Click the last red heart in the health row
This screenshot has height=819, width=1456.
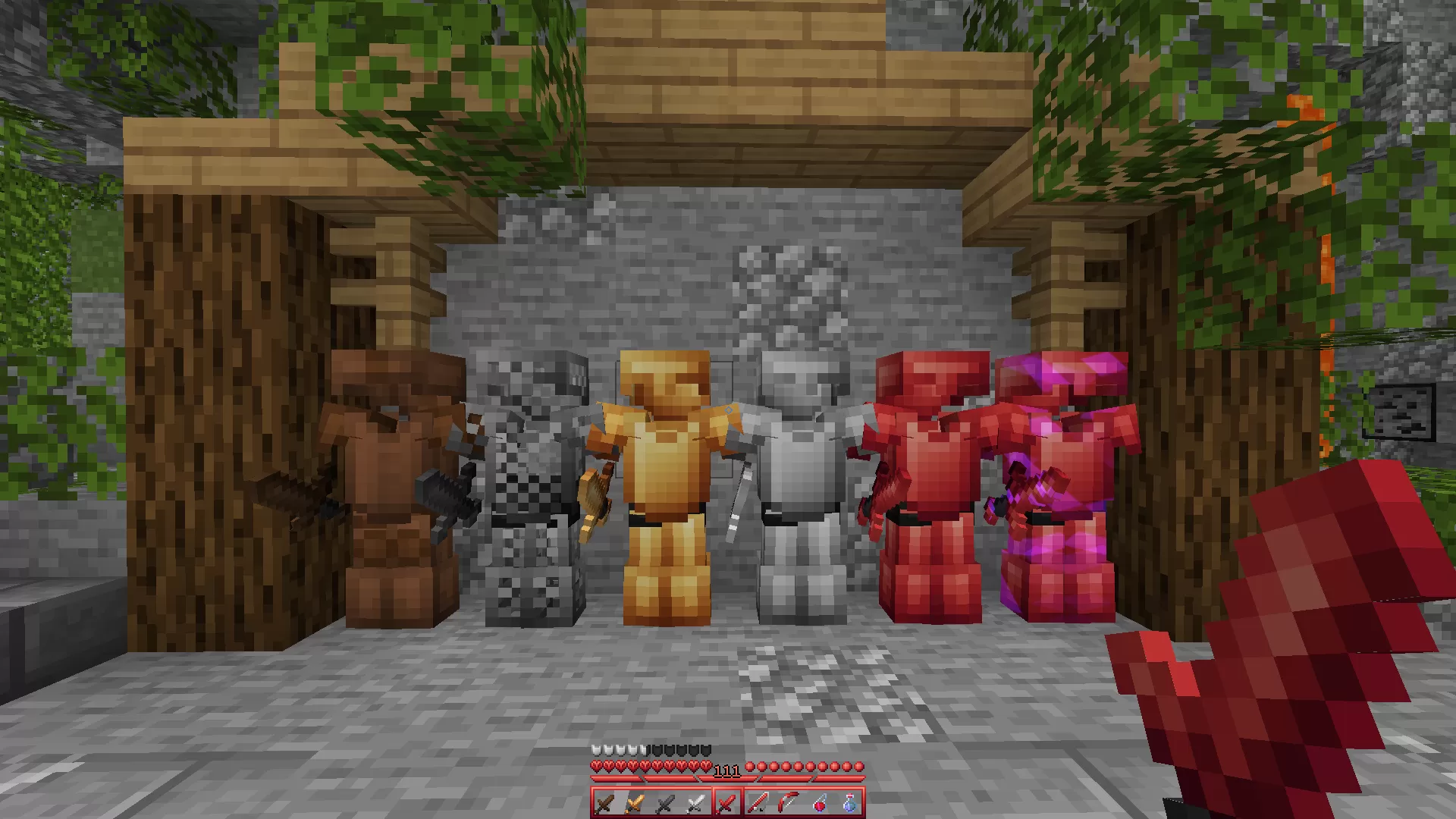(708, 766)
